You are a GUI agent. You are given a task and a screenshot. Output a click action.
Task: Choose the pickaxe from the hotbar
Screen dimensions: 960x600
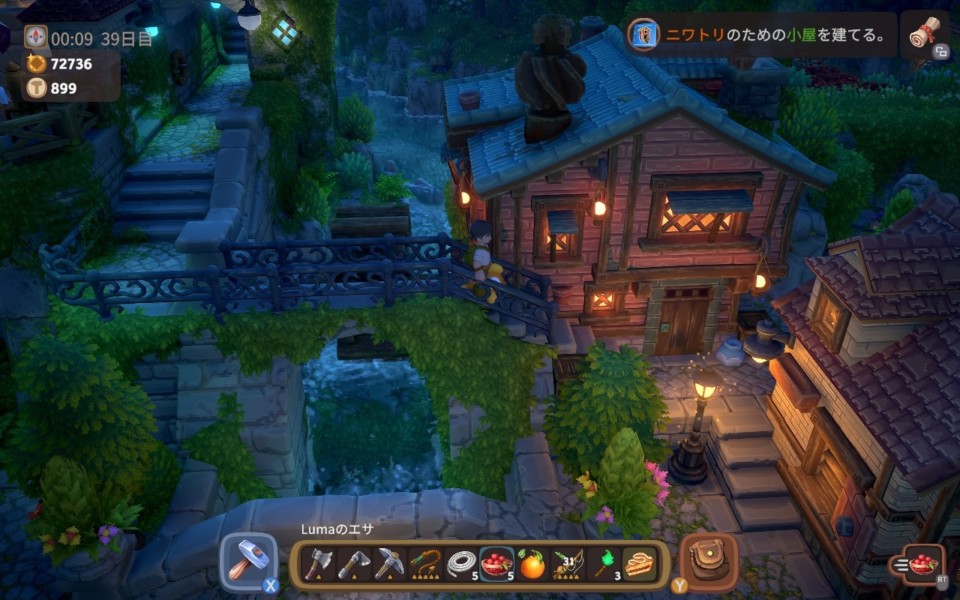click(x=388, y=565)
